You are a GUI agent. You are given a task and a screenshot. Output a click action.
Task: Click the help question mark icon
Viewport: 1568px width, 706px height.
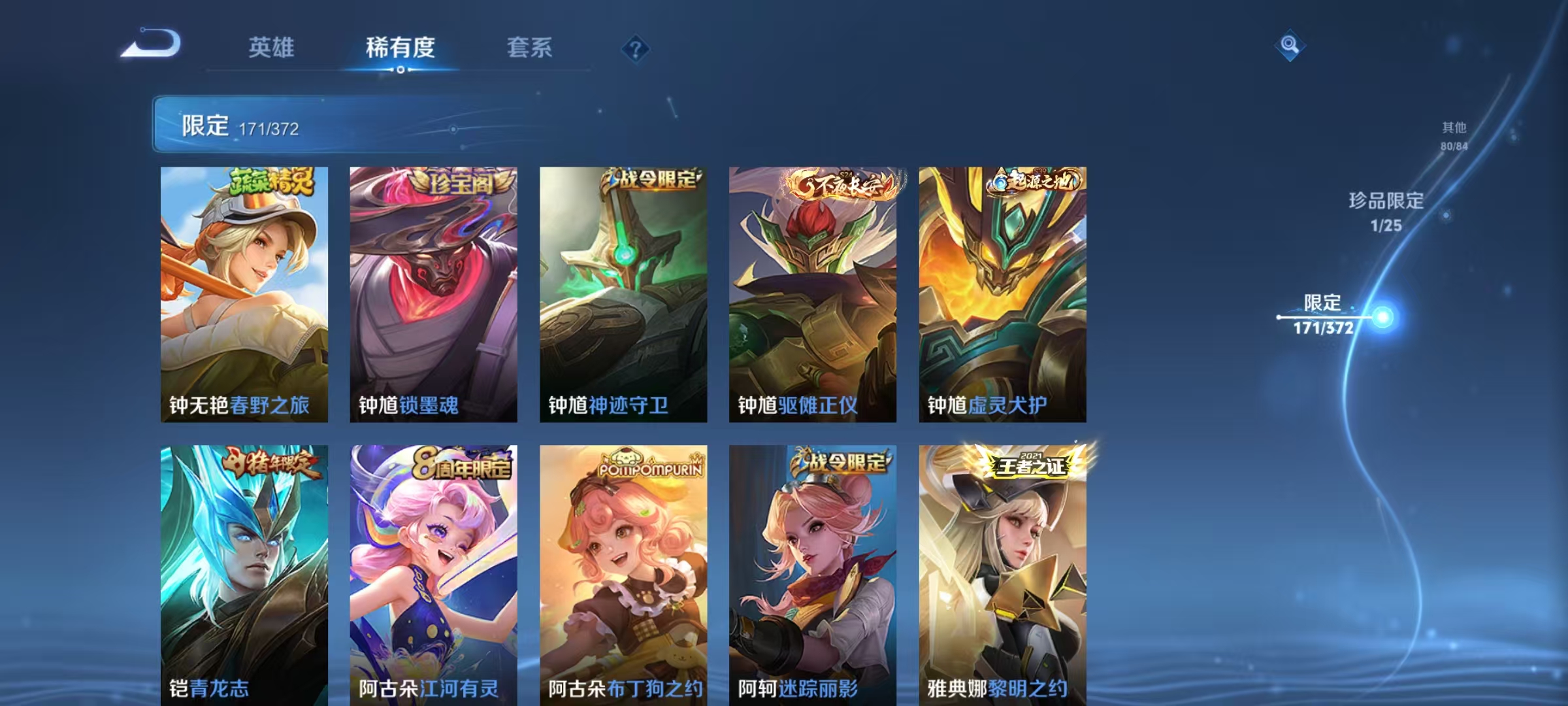point(637,48)
